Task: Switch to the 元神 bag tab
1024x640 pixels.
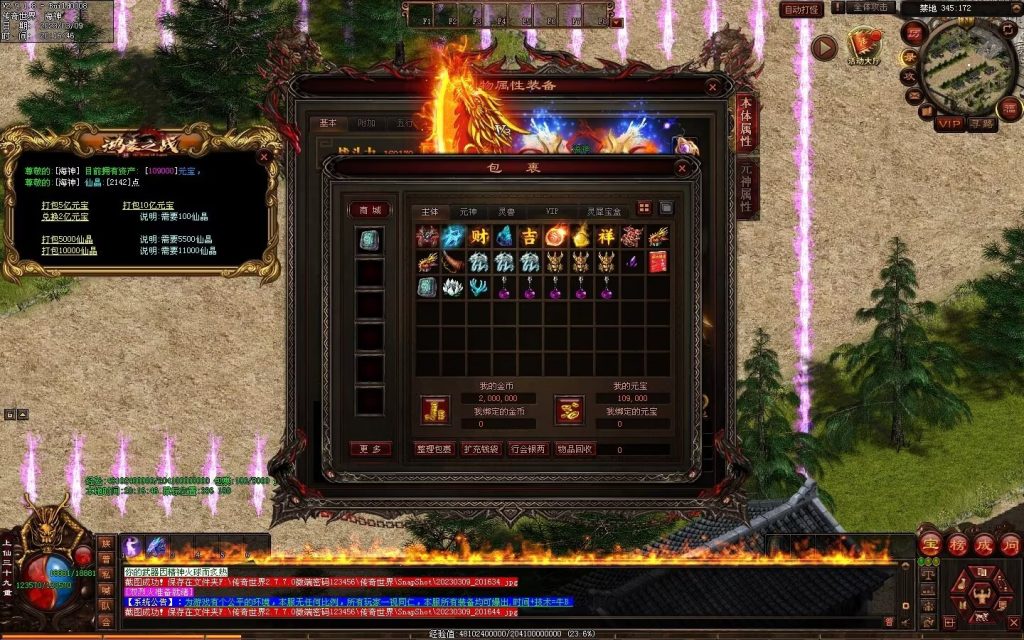Action: click(x=468, y=212)
